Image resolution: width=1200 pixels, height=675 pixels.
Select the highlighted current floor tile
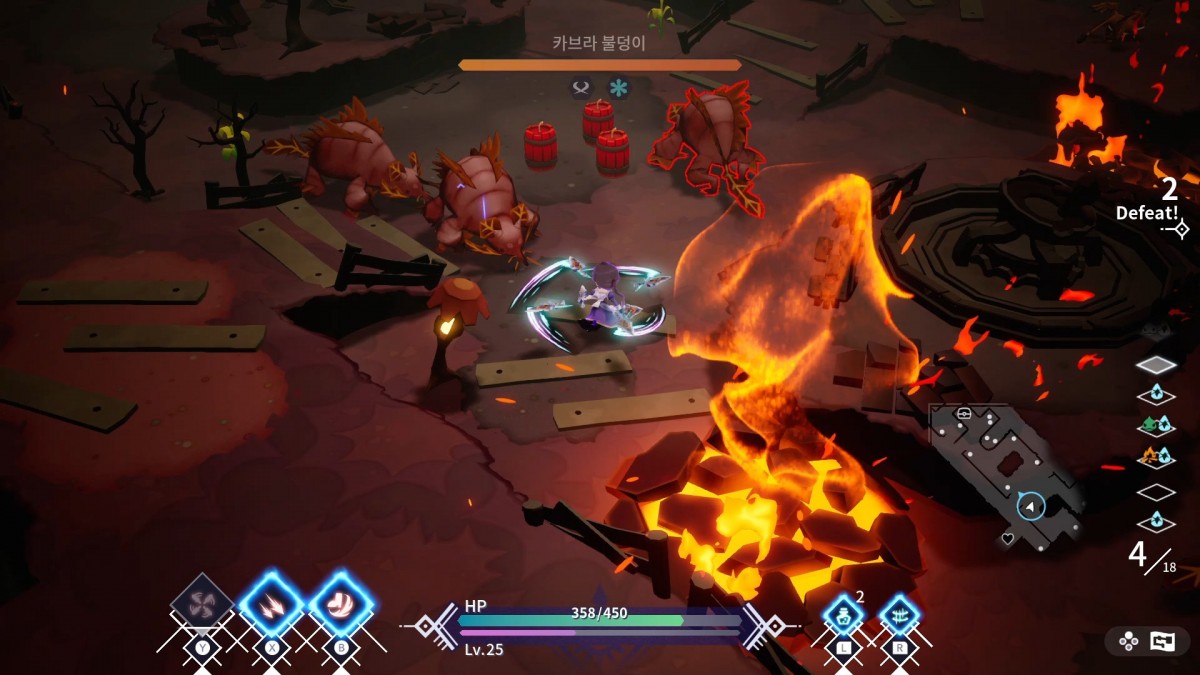click(x=1157, y=365)
